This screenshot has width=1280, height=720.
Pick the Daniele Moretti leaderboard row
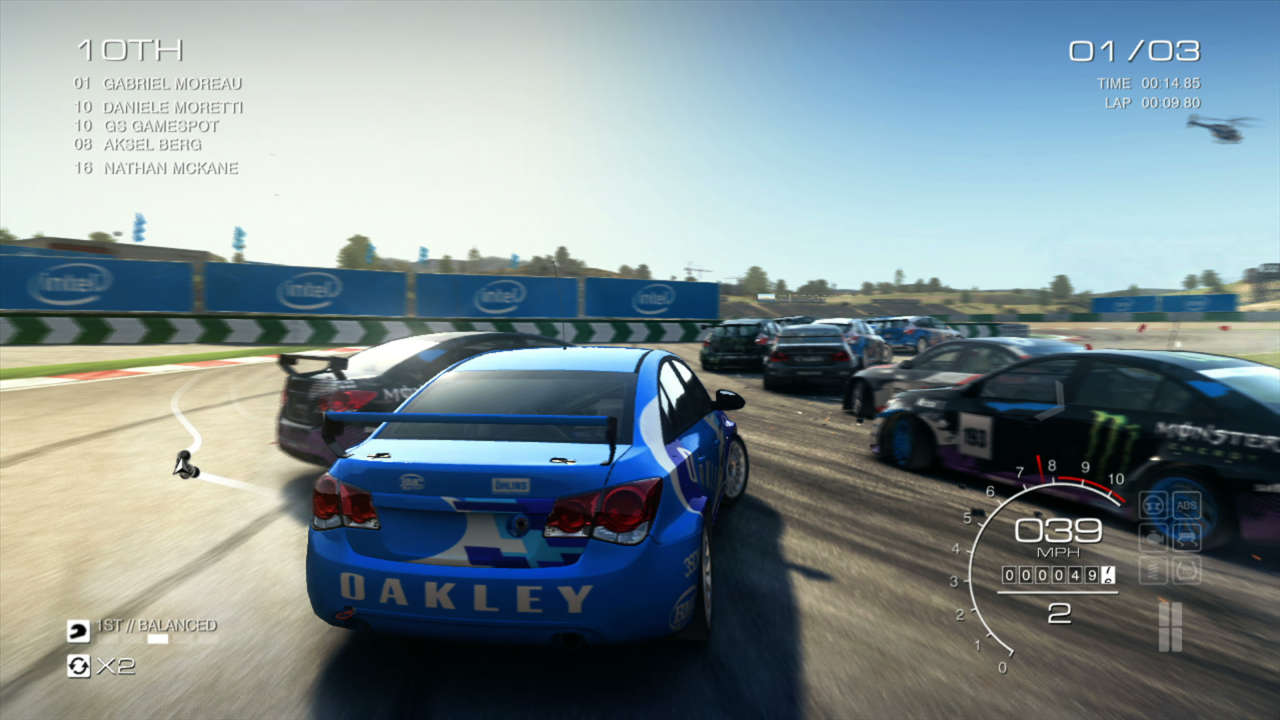(172, 107)
